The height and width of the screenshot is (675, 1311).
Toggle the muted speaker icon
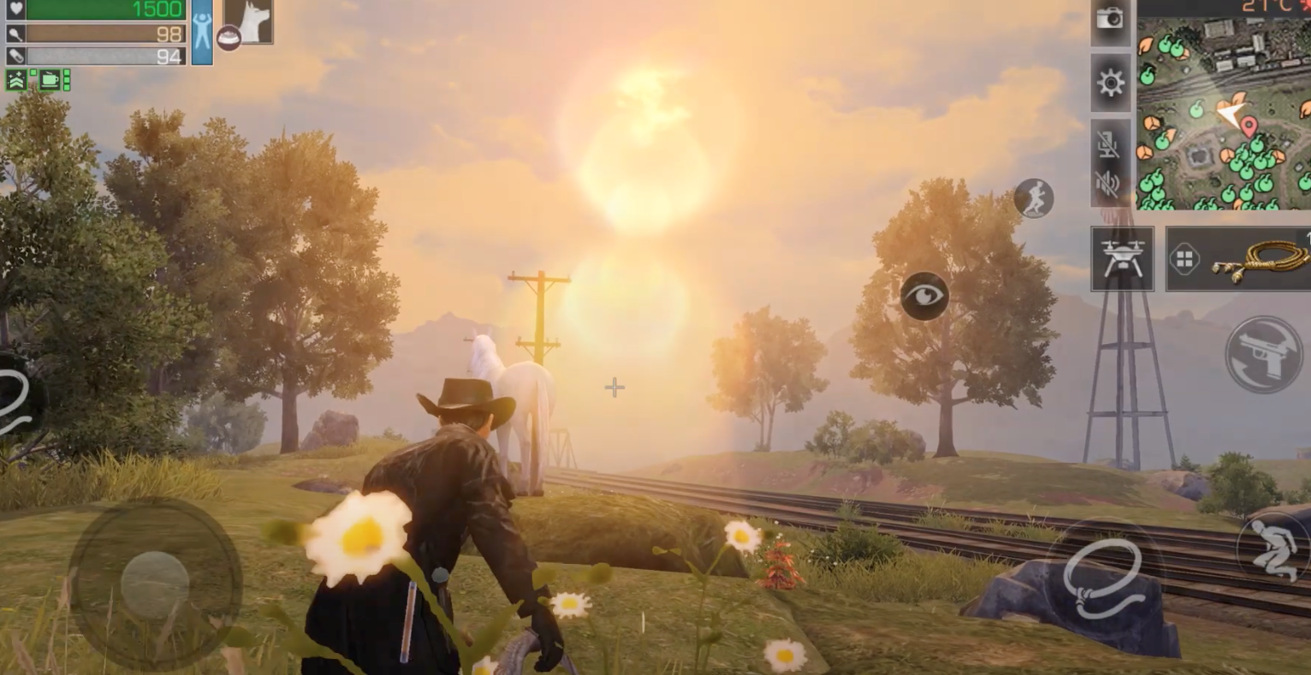click(1108, 183)
